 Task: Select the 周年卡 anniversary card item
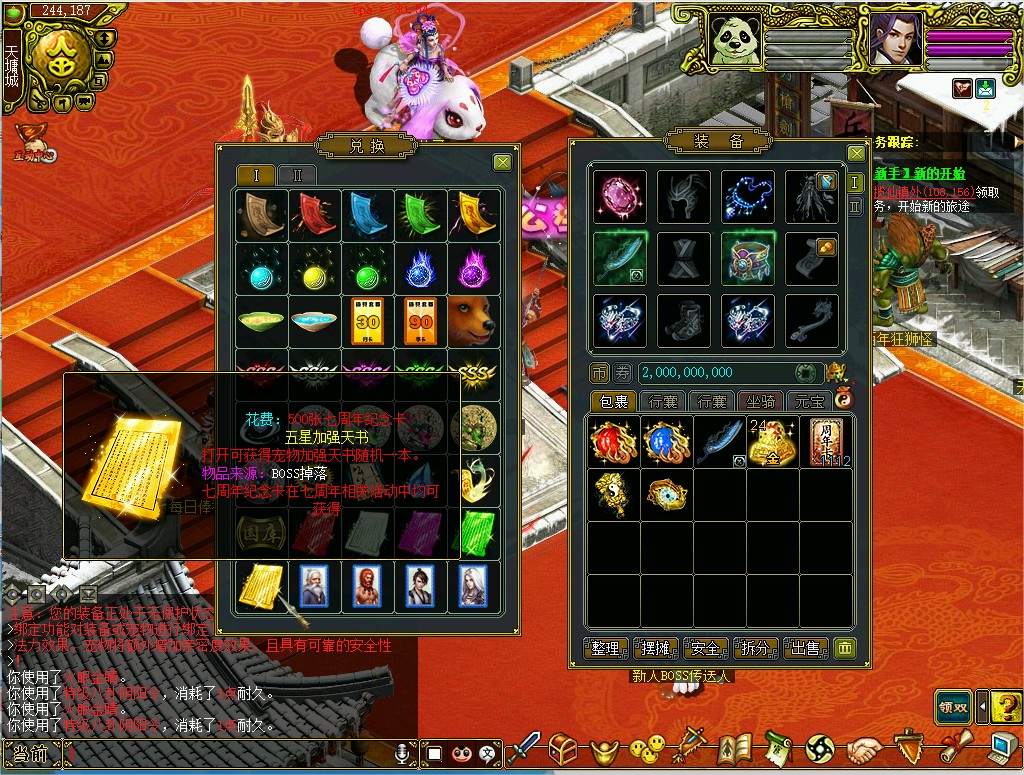tap(826, 442)
